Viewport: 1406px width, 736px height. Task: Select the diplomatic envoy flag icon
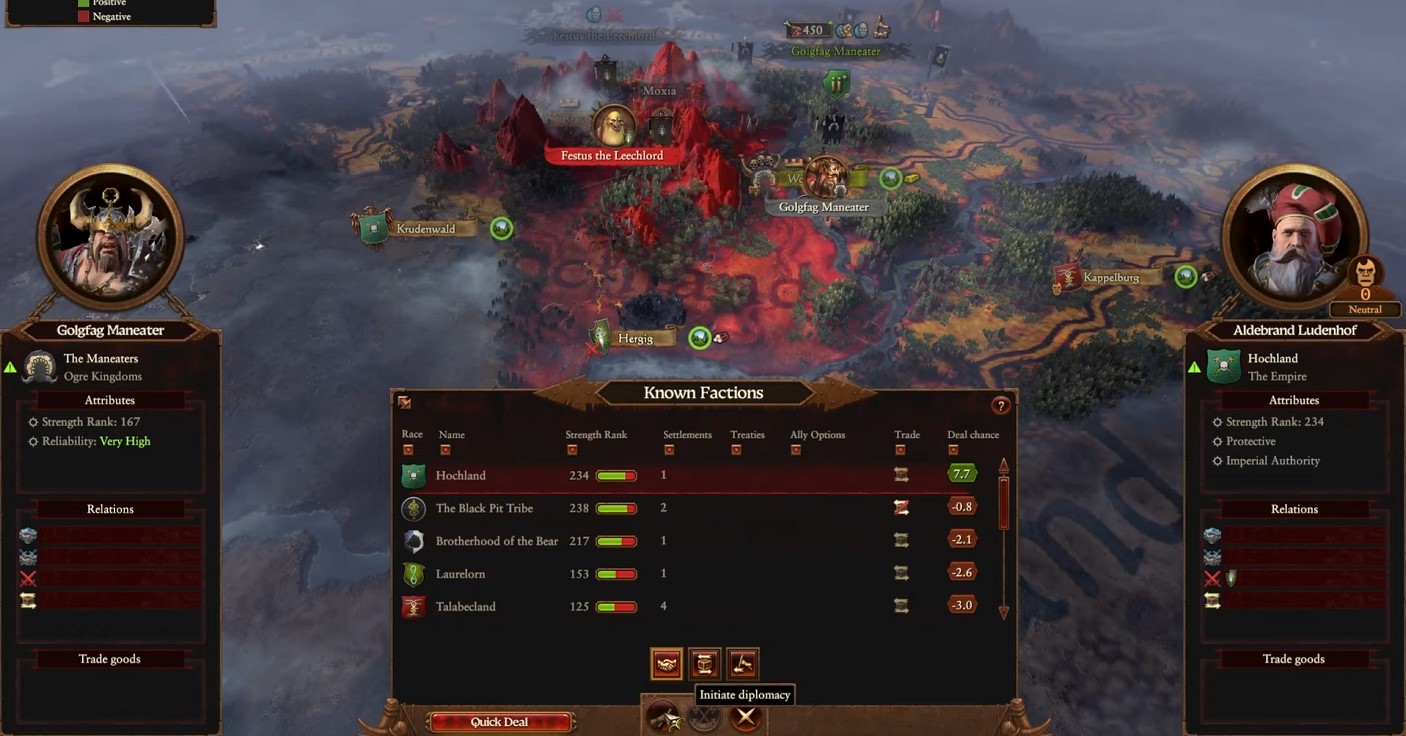pyautogui.click(x=742, y=663)
